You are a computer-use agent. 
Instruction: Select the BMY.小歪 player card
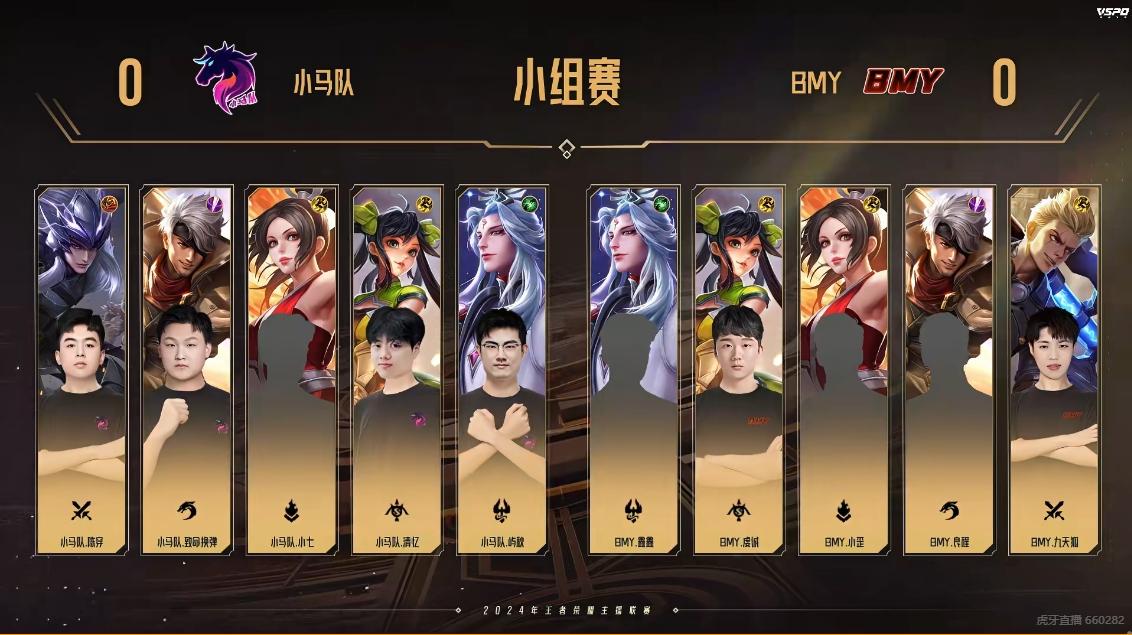[844, 370]
